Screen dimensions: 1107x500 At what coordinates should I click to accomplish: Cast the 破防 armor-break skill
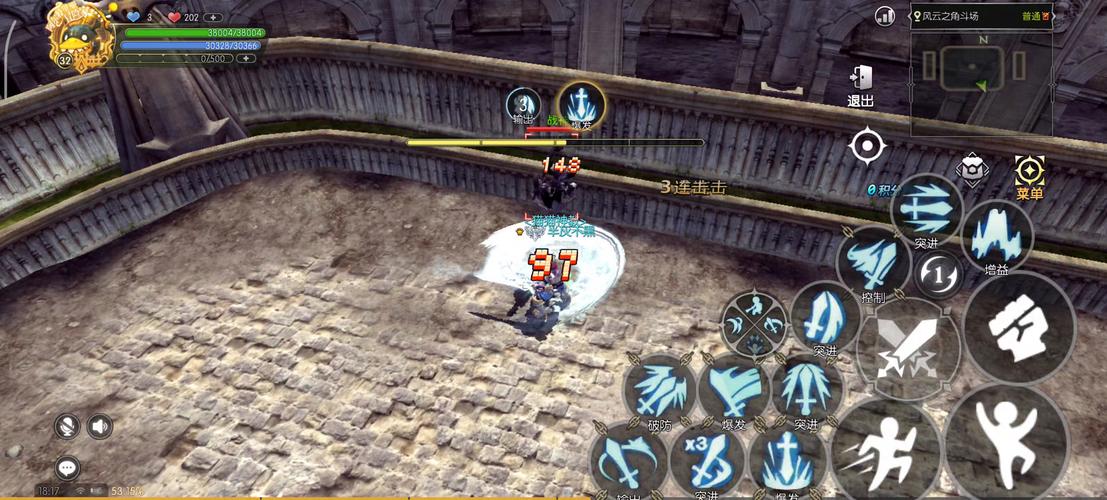click(657, 391)
